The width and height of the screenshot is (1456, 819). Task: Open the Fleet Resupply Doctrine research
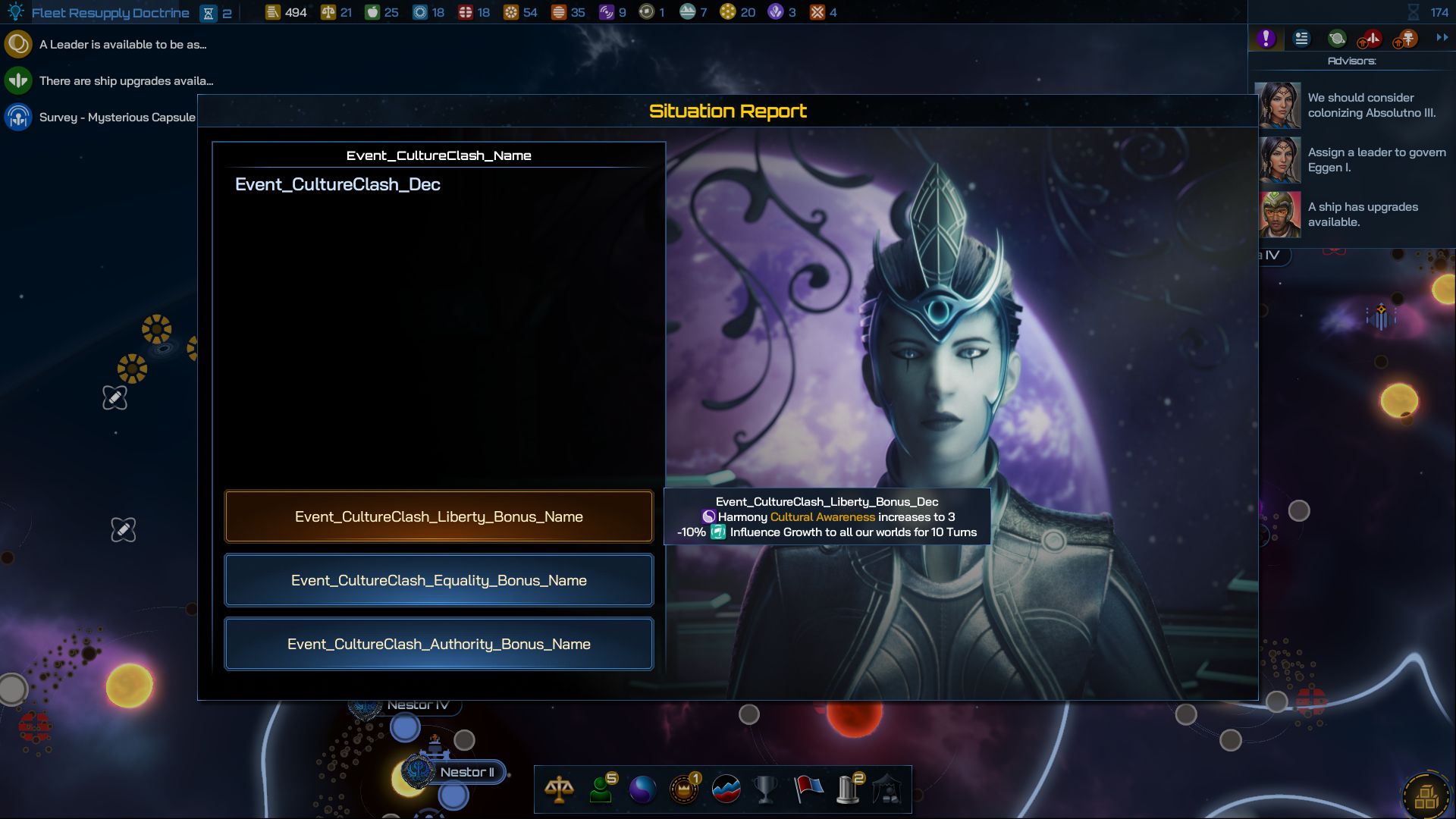(x=110, y=13)
